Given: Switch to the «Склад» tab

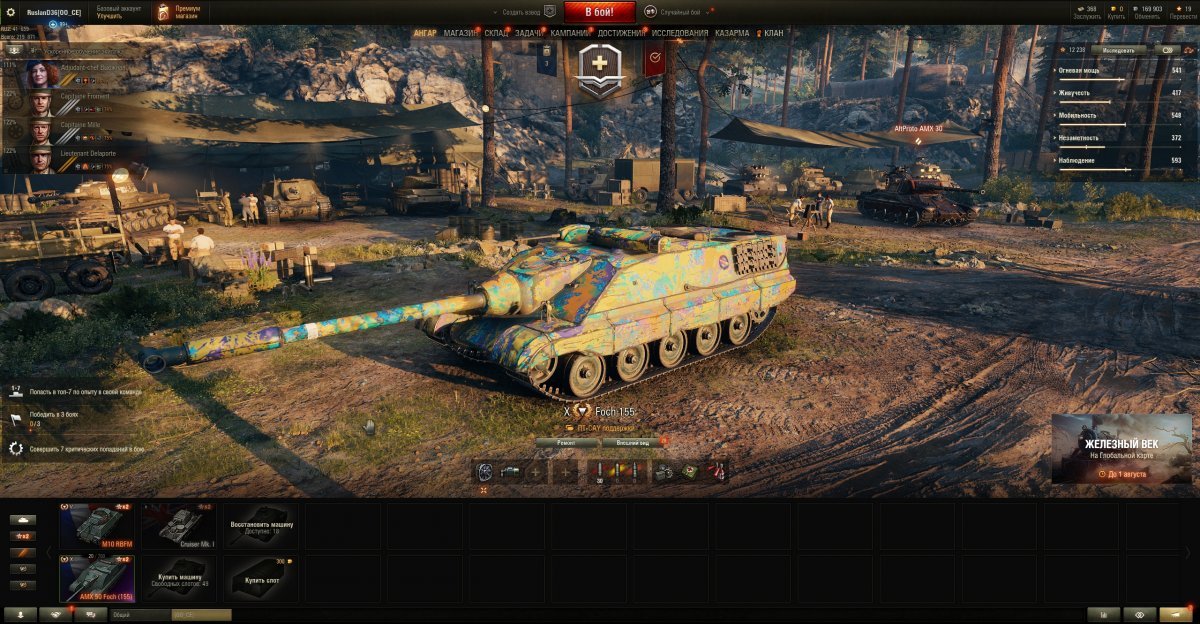Looking at the screenshot, I should point(497,33).
